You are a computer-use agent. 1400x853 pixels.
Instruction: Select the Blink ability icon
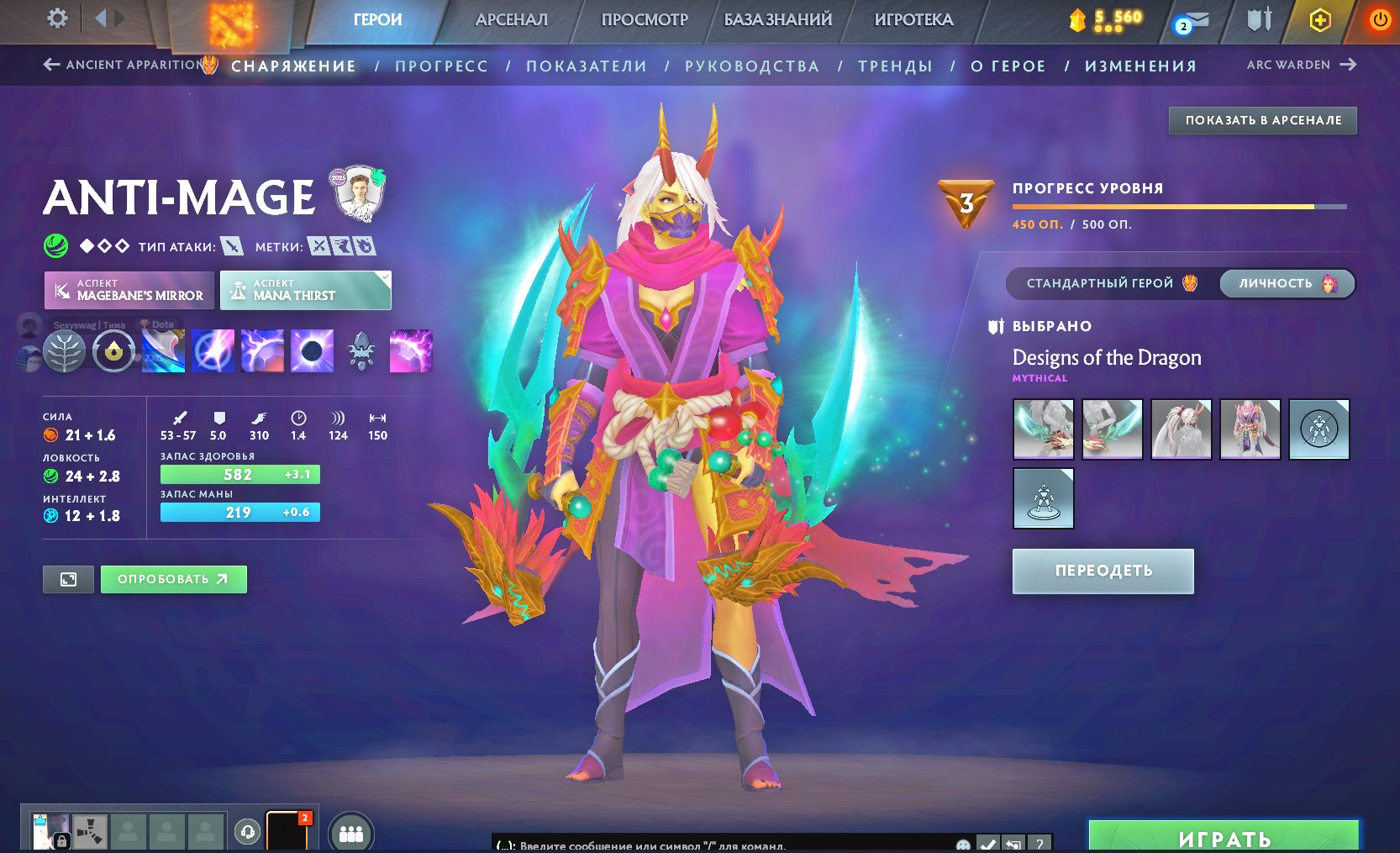pos(213,351)
